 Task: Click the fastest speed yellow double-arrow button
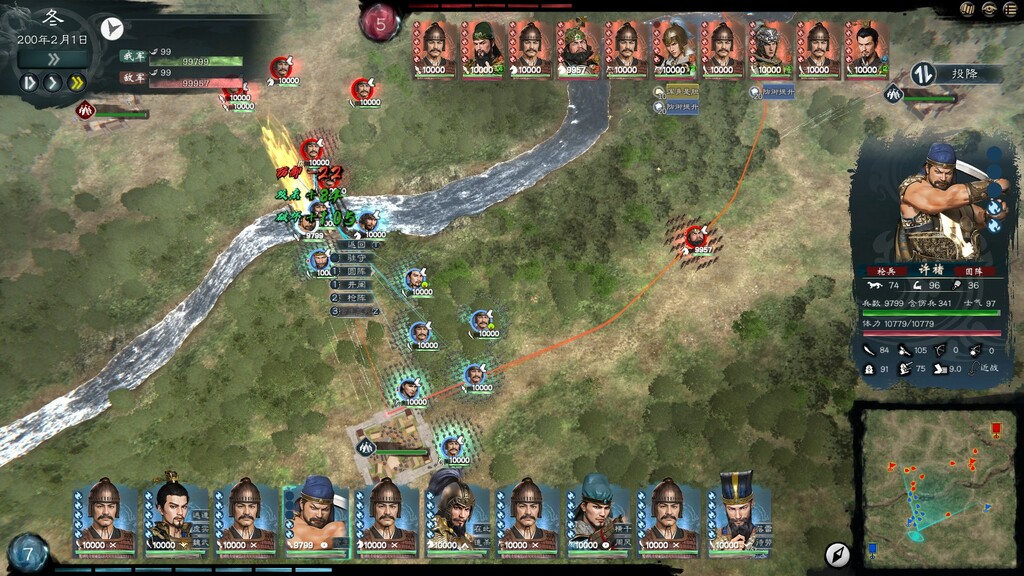tap(75, 82)
